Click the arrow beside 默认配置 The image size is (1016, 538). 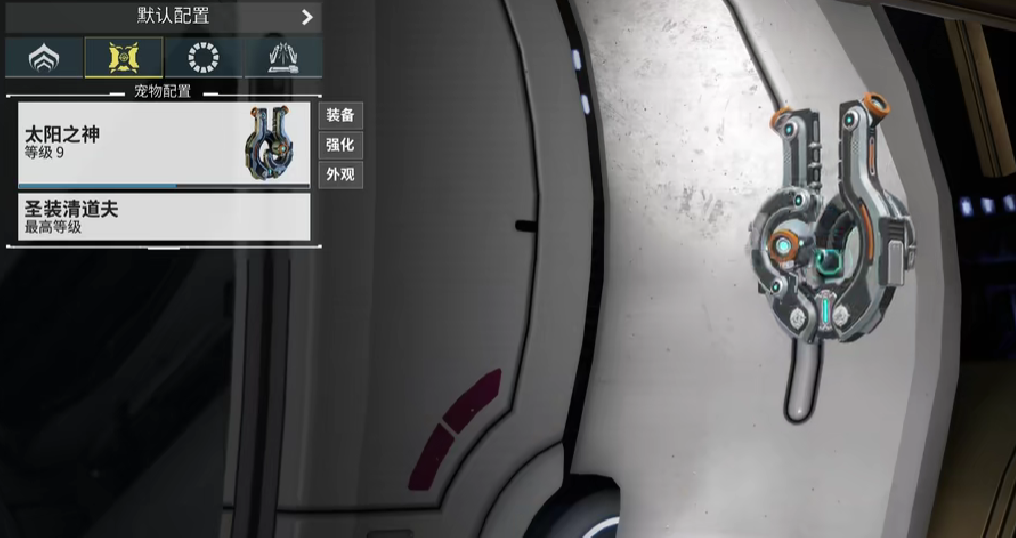307,17
